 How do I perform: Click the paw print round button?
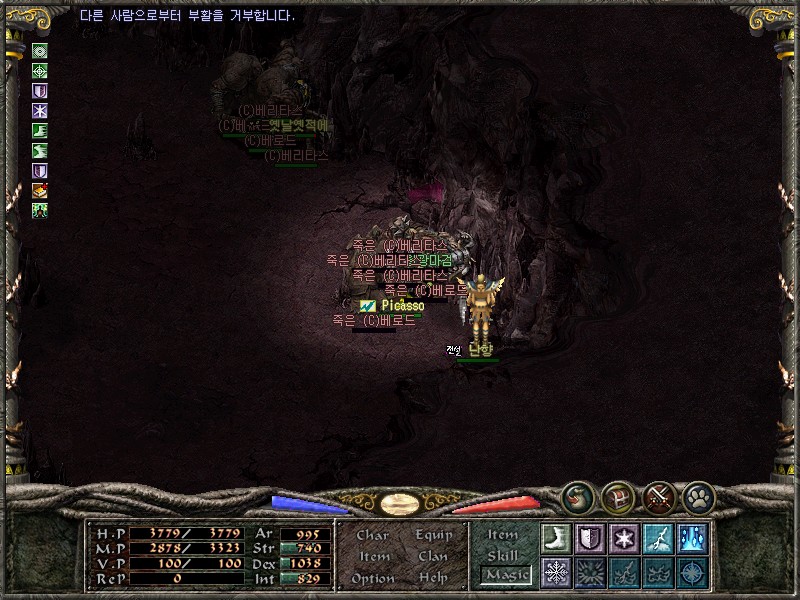696,497
